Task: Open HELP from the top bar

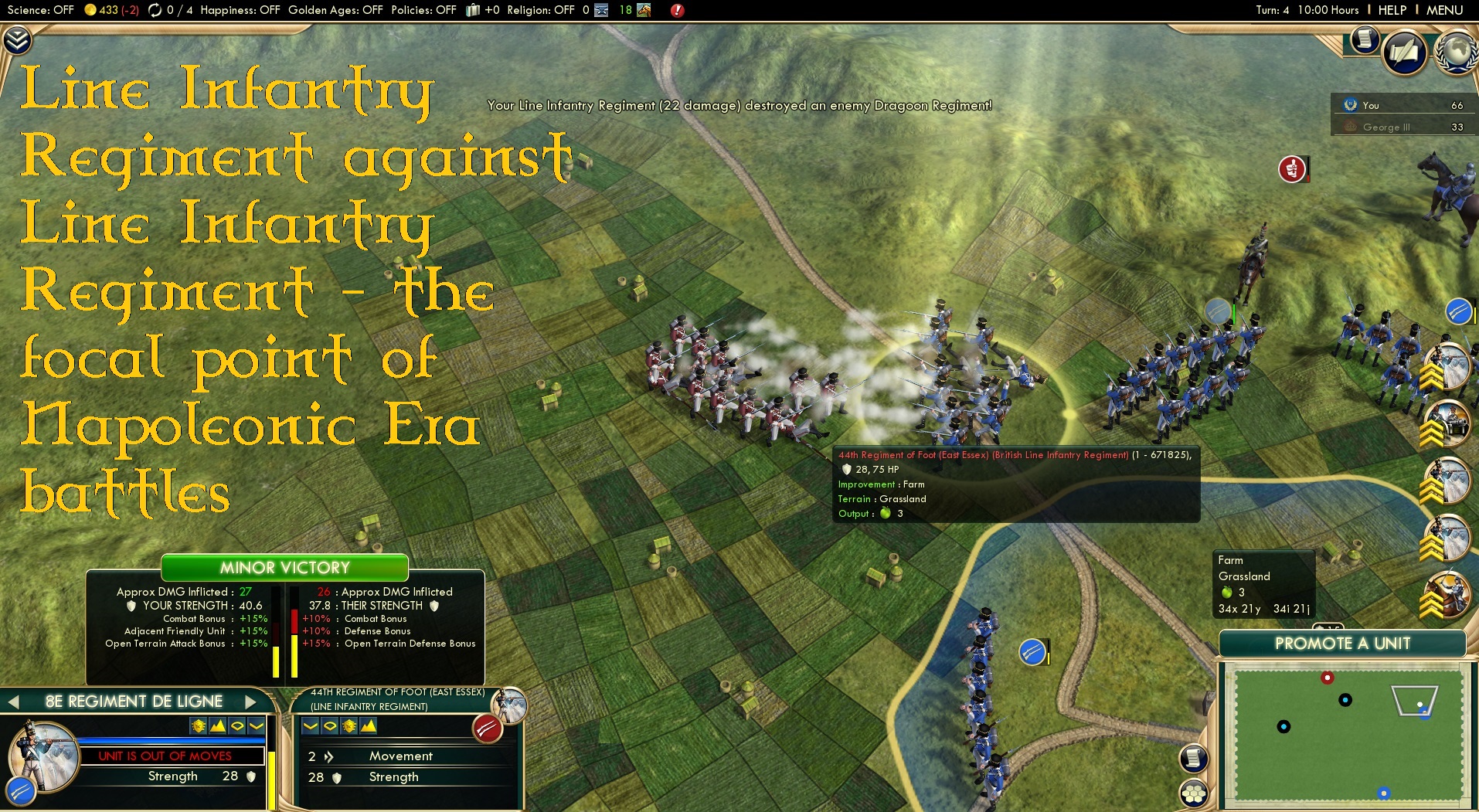Action: pos(1391,10)
